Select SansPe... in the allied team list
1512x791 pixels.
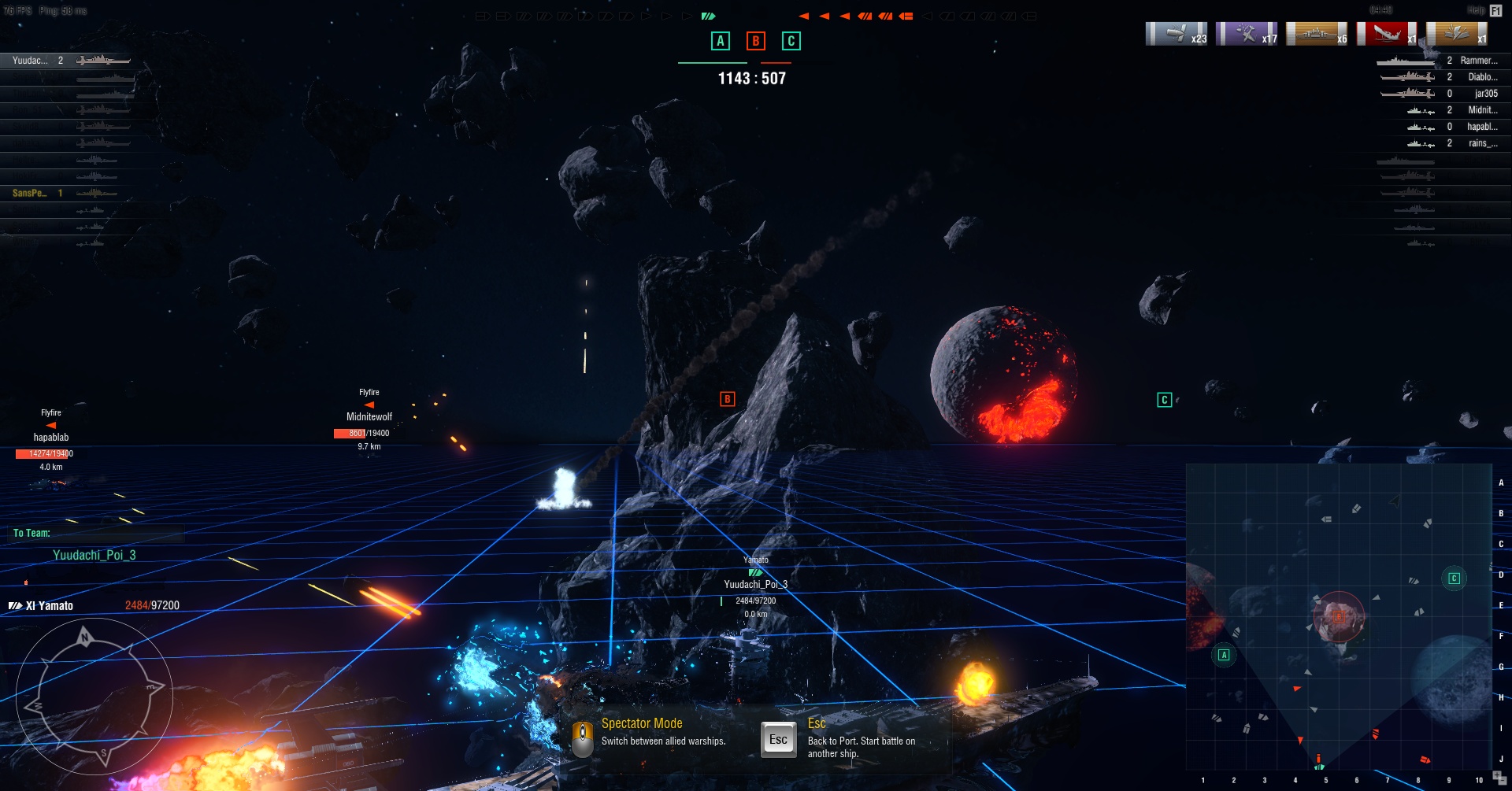(x=30, y=193)
